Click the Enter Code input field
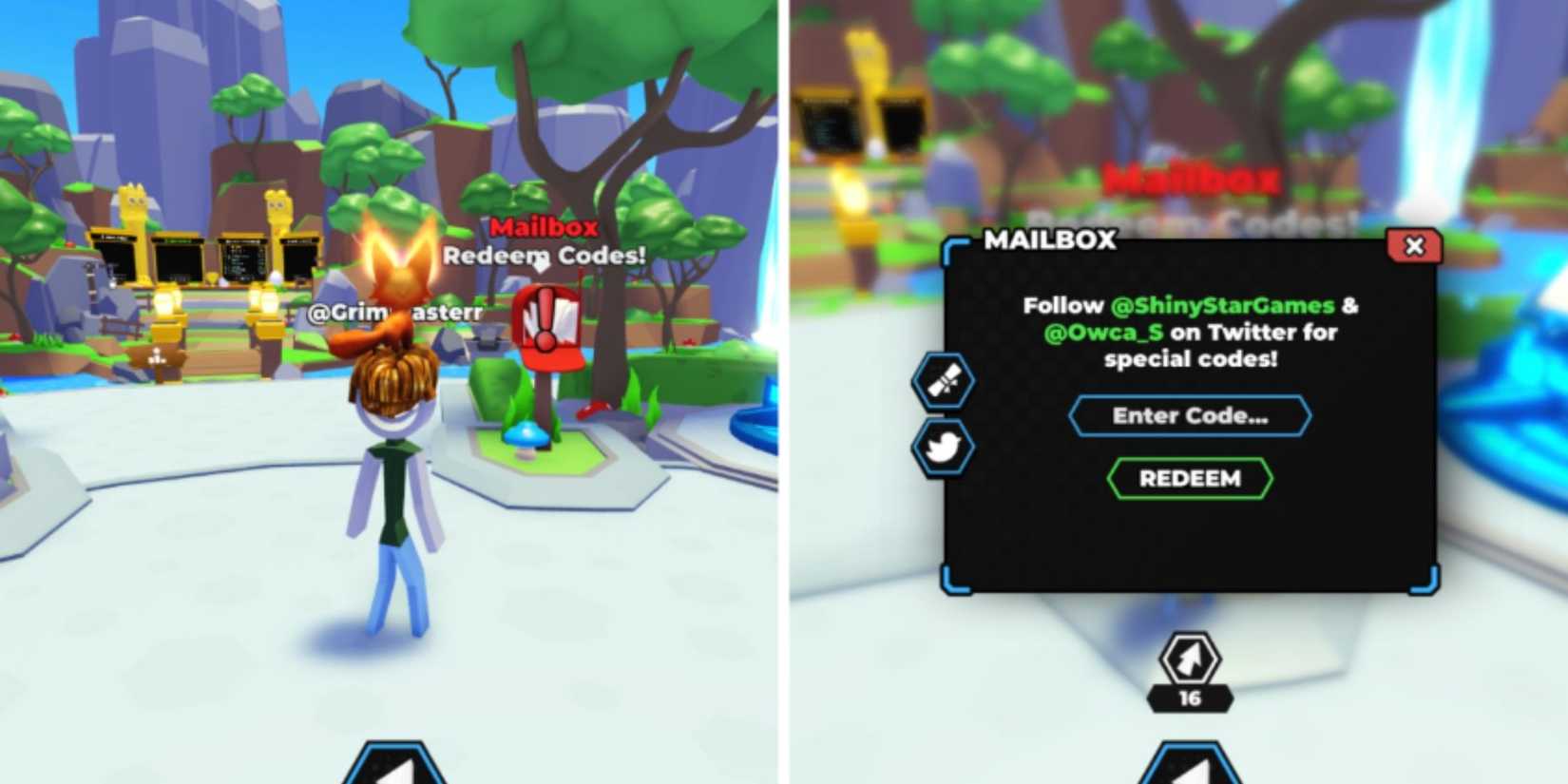The image size is (1568, 784). (x=1189, y=415)
